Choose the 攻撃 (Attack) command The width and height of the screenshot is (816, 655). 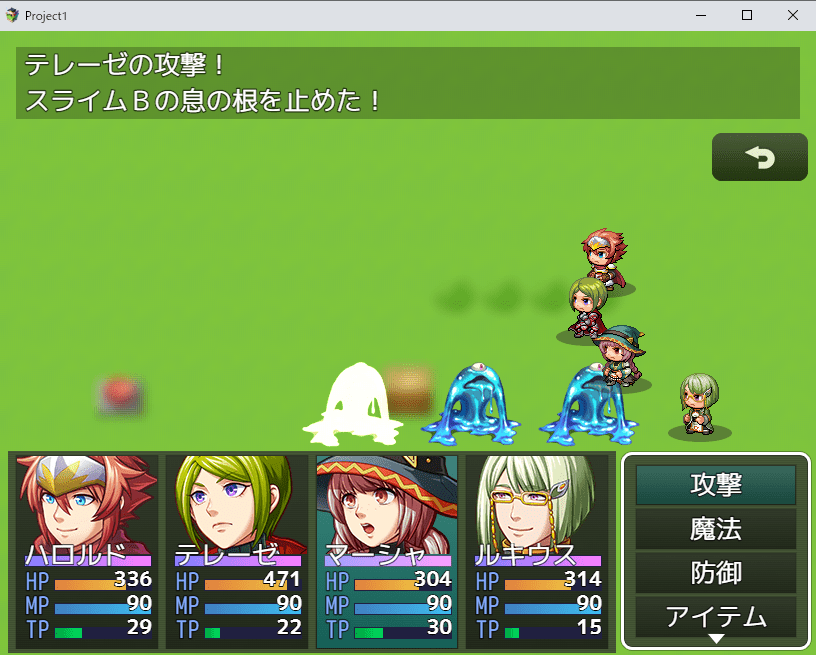tap(716, 485)
